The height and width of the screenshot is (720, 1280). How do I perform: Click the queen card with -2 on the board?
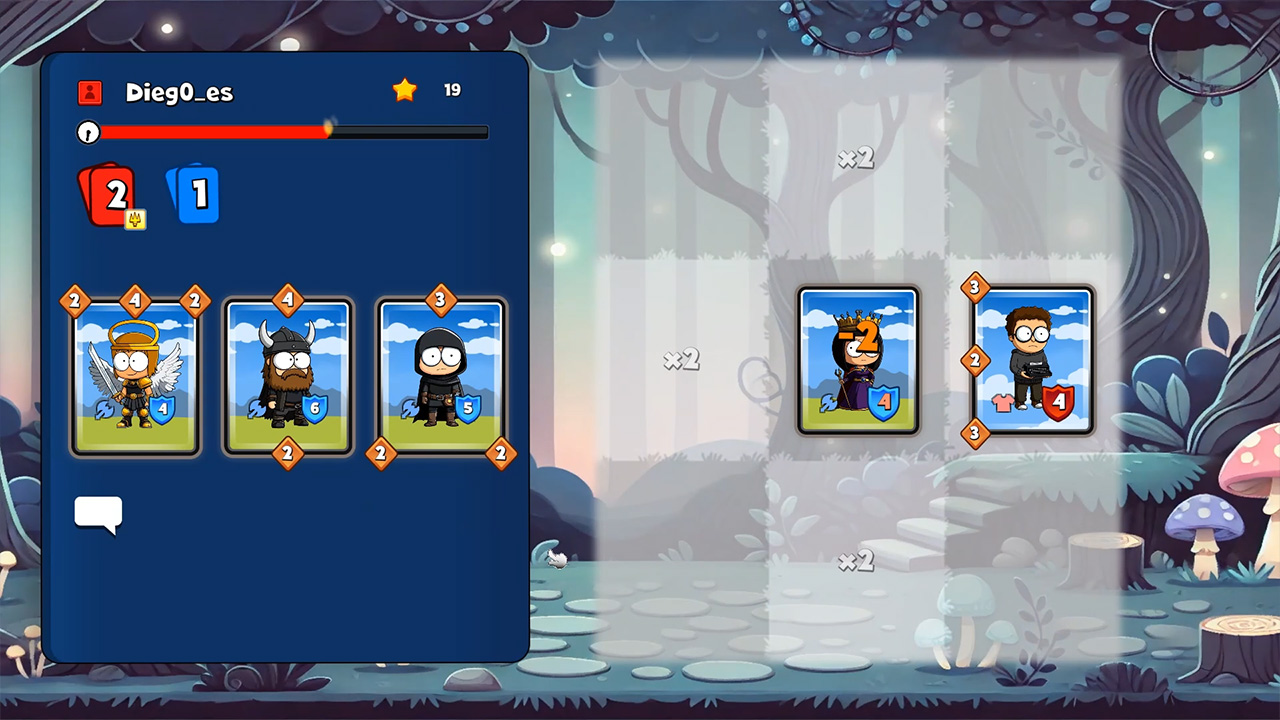(x=858, y=360)
